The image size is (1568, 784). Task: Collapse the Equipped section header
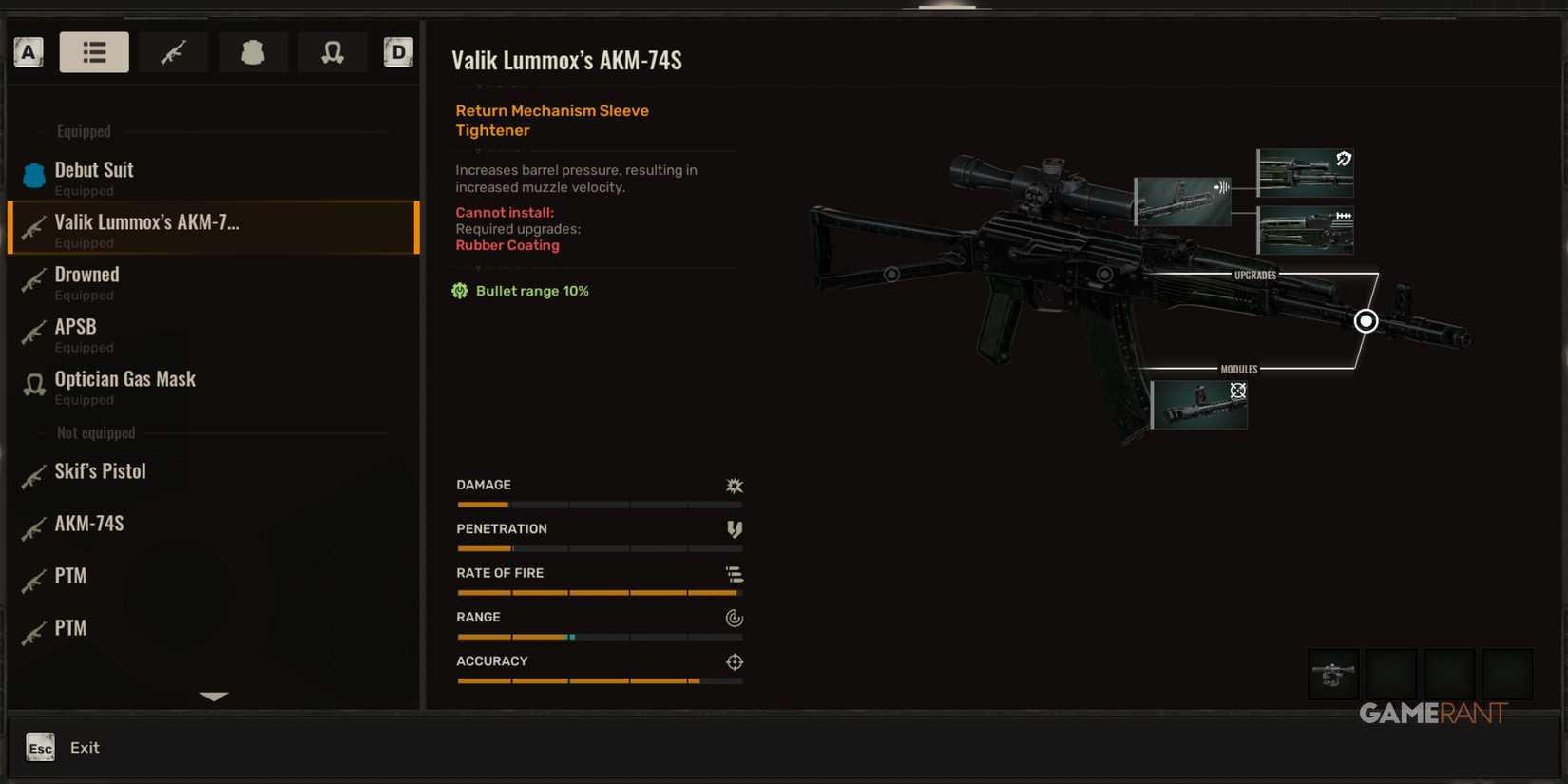pos(83,131)
